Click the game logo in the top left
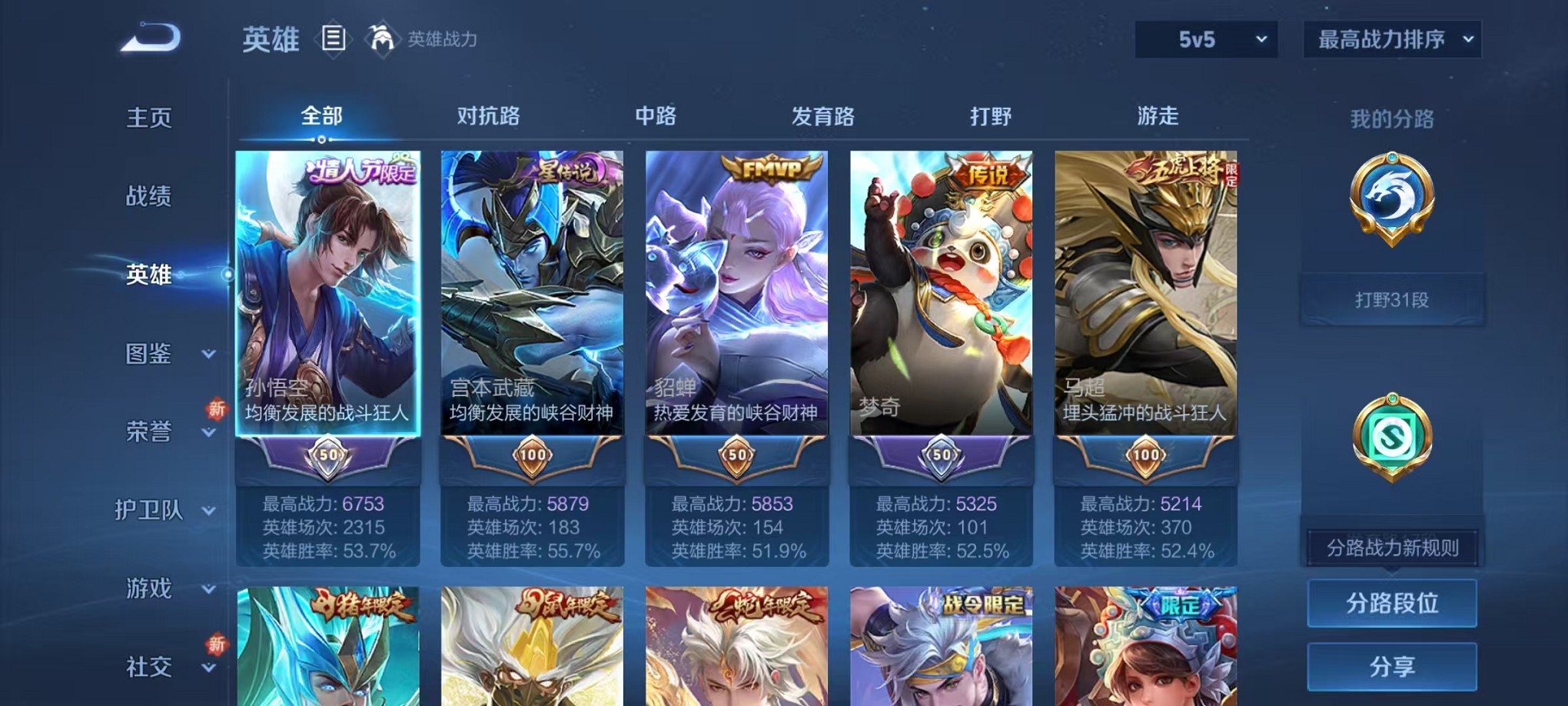1568x706 pixels. pyautogui.click(x=150, y=37)
